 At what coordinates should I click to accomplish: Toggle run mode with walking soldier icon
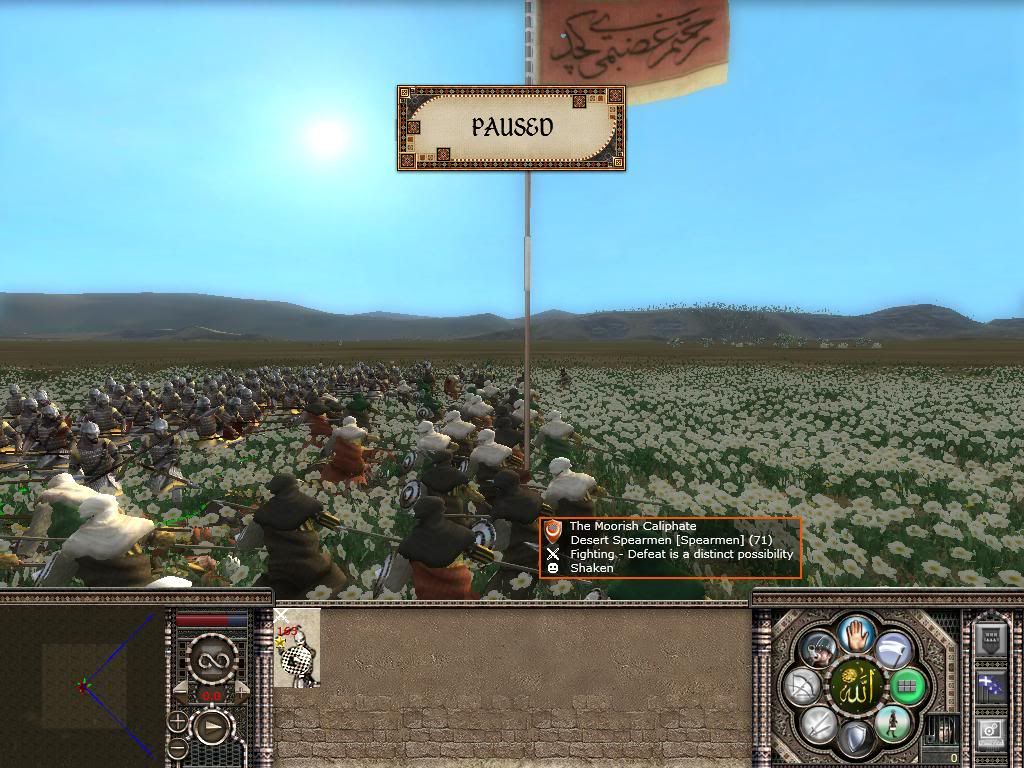click(x=893, y=723)
